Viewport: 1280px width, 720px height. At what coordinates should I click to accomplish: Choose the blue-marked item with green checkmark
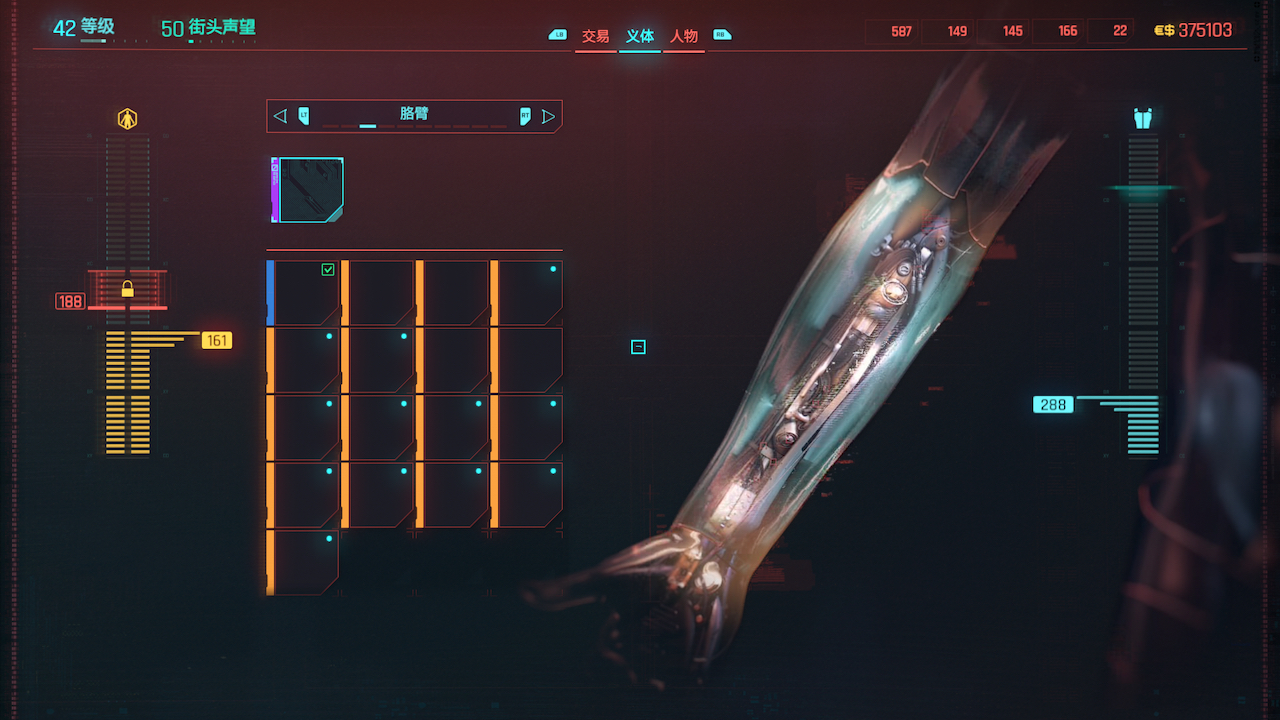coord(304,293)
